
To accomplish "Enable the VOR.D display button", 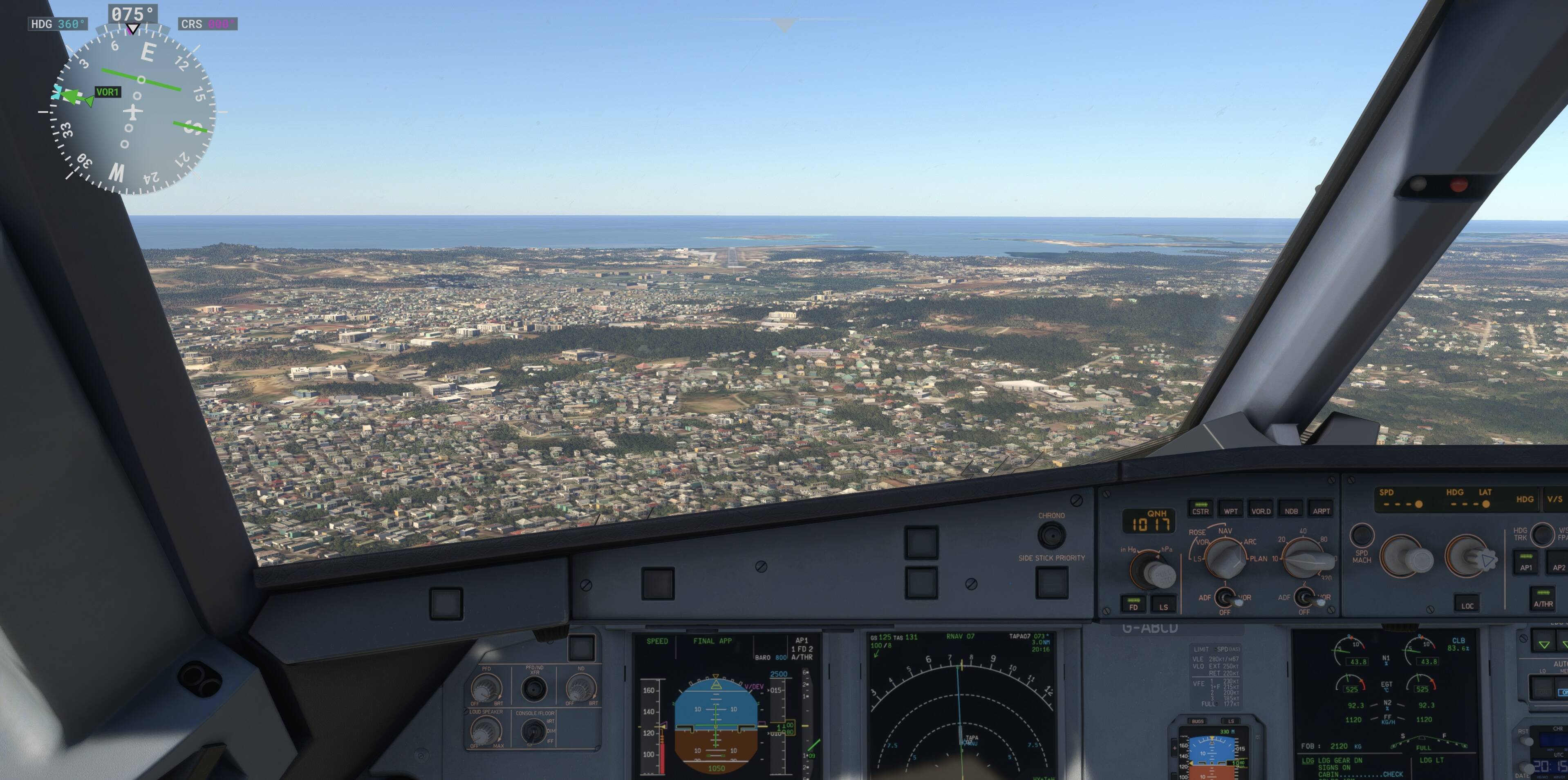I will [1261, 509].
